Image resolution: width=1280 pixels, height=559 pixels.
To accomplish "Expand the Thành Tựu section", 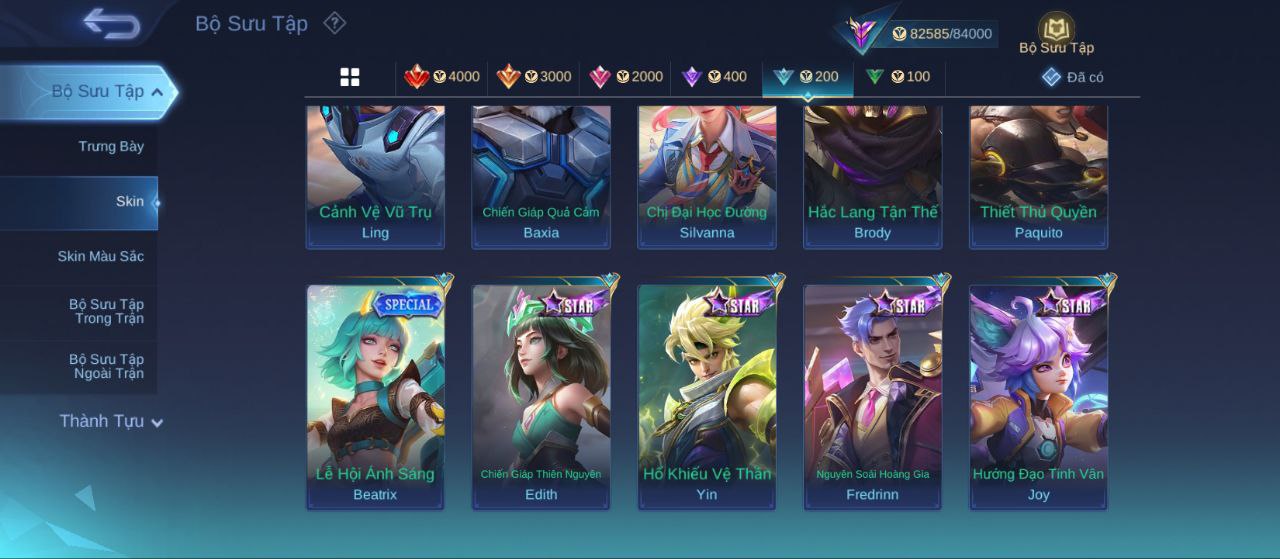I will (110, 422).
